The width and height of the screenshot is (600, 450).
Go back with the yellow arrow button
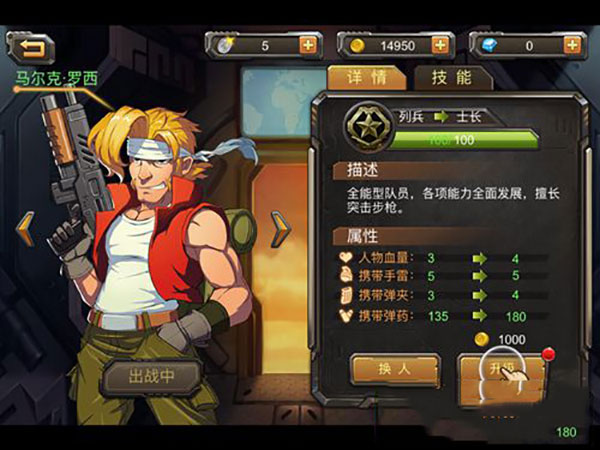tap(31, 46)
